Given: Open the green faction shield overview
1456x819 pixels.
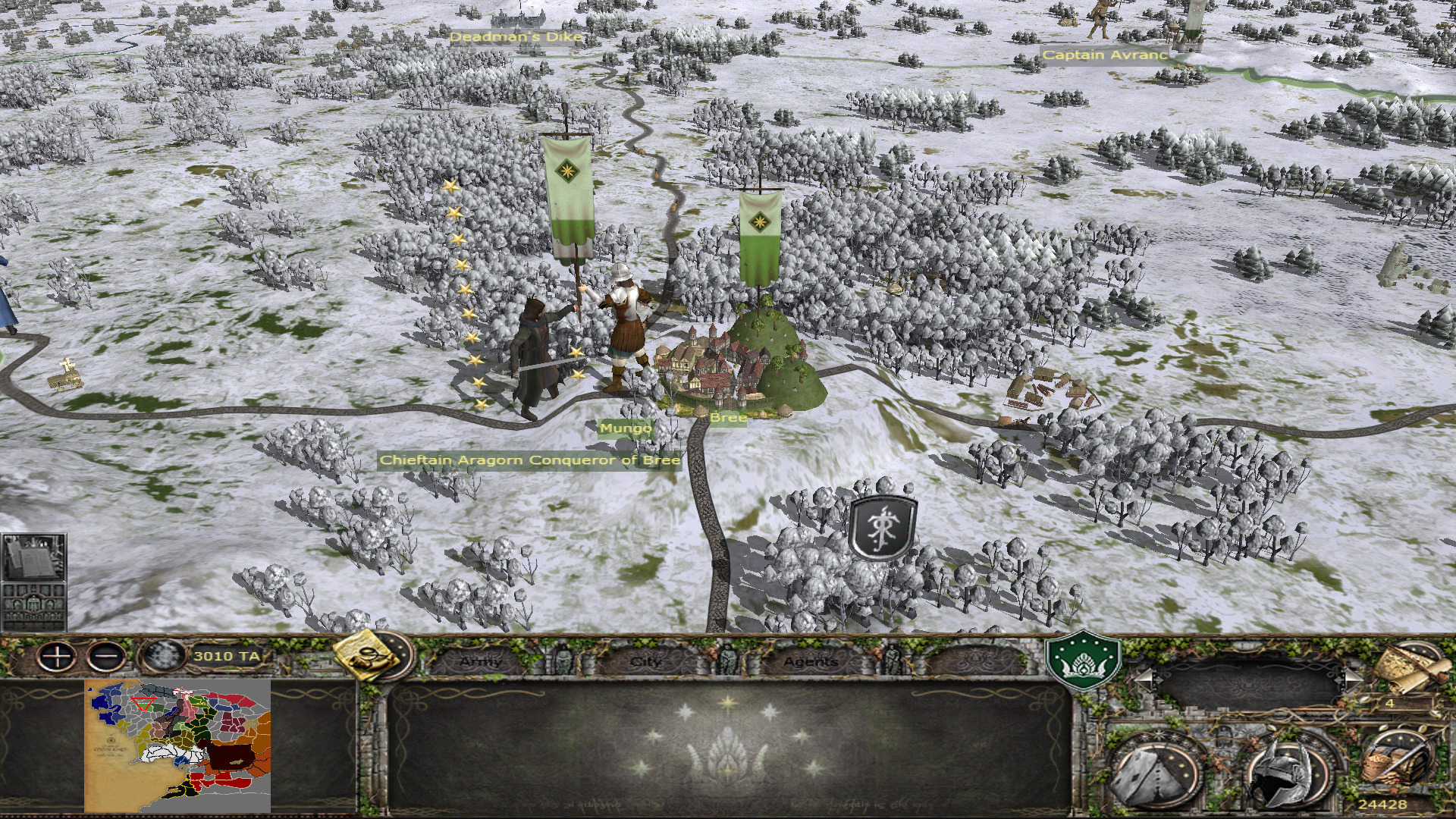Looking at the screenshot, I should [x=1083, y=659].
